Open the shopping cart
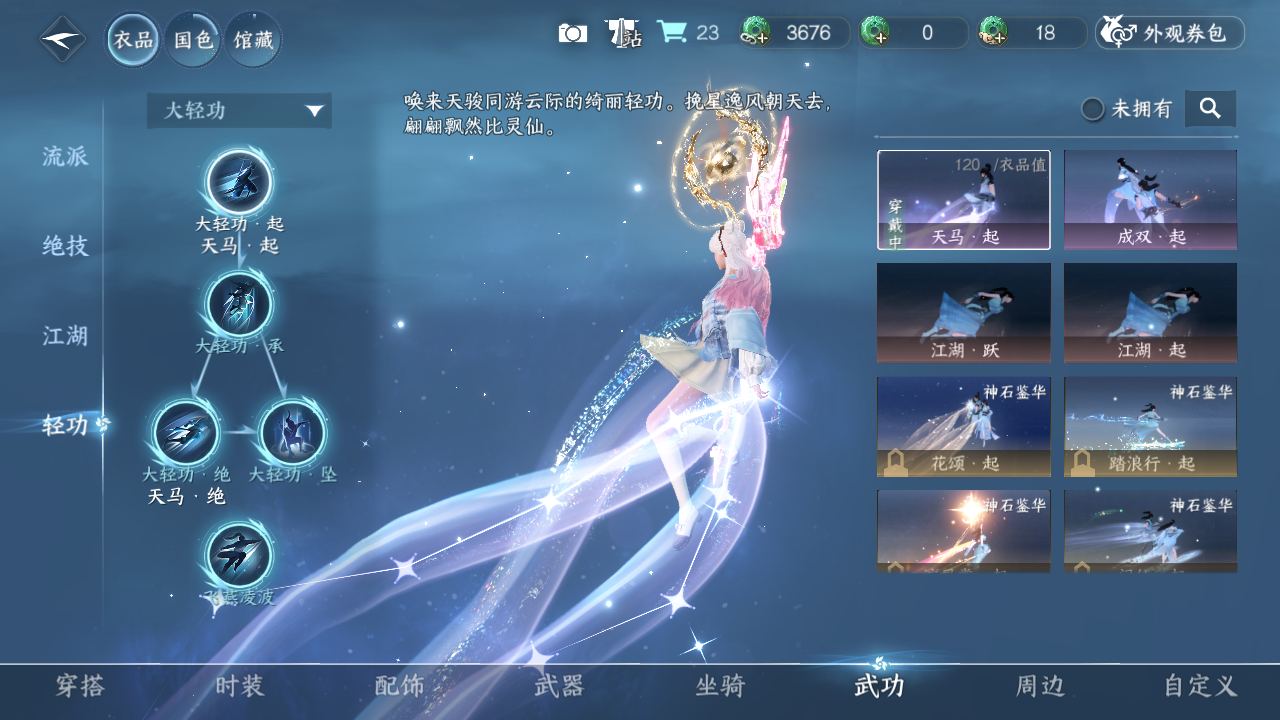Viewport: 1280px width, 720px height. click(672, 32)
